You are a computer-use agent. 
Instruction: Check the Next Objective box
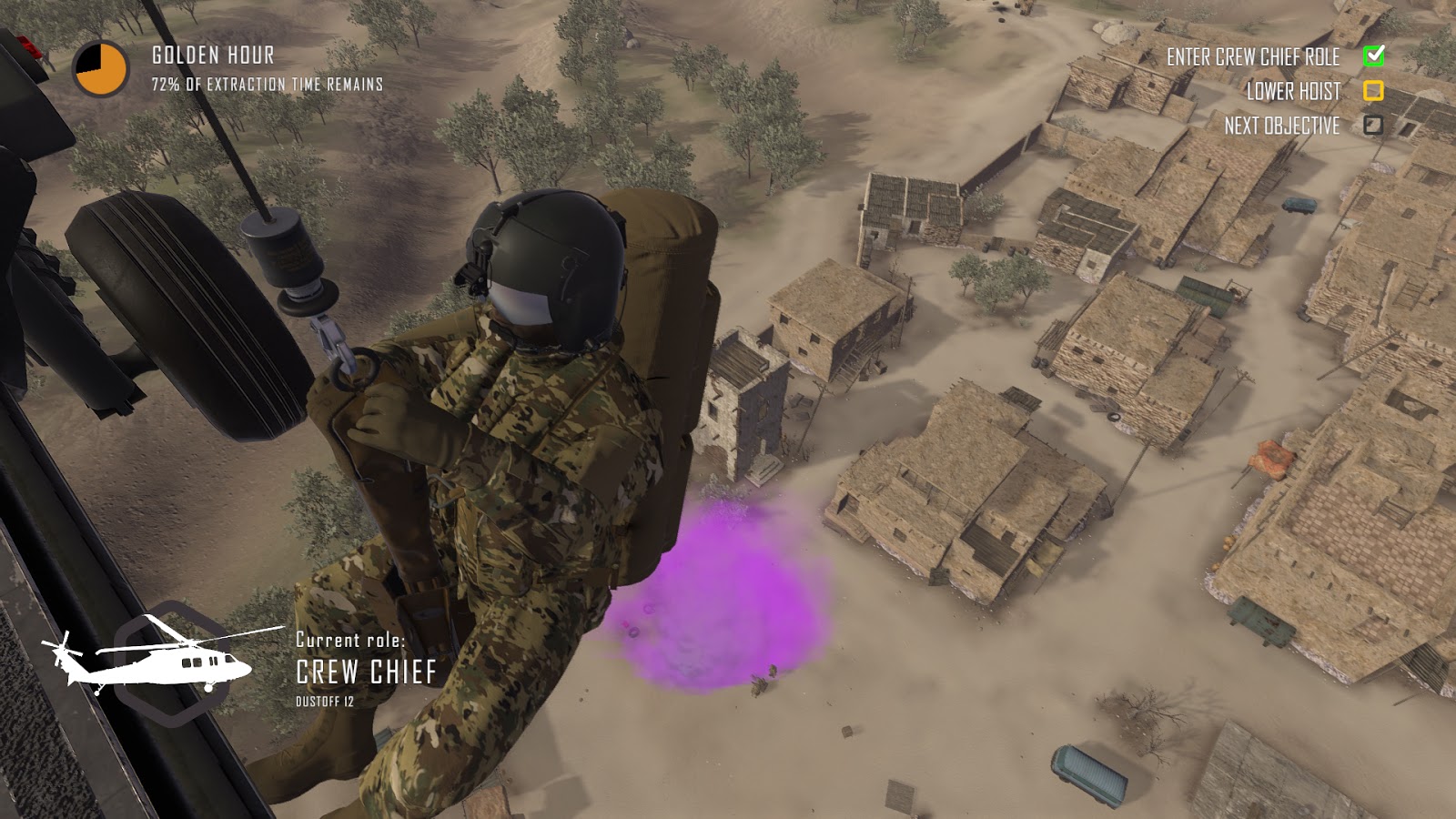pos(1372,126)
